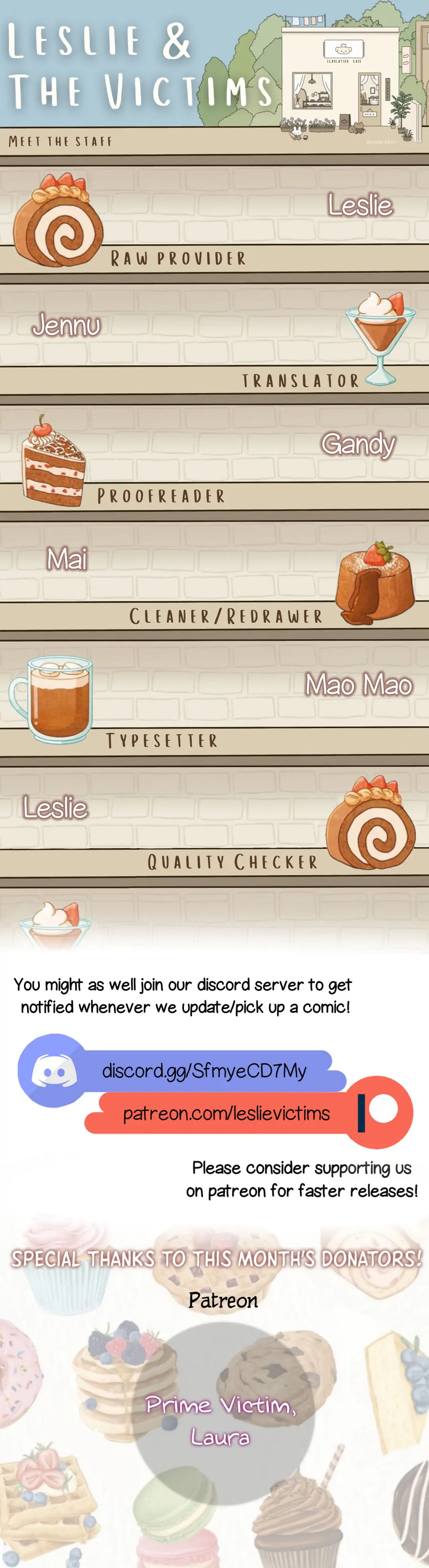Viewport: 429px width, 1568px height.
Task: Open the discord.gg/SfmyeCD7My invite link
Action: click(204, 1071)
